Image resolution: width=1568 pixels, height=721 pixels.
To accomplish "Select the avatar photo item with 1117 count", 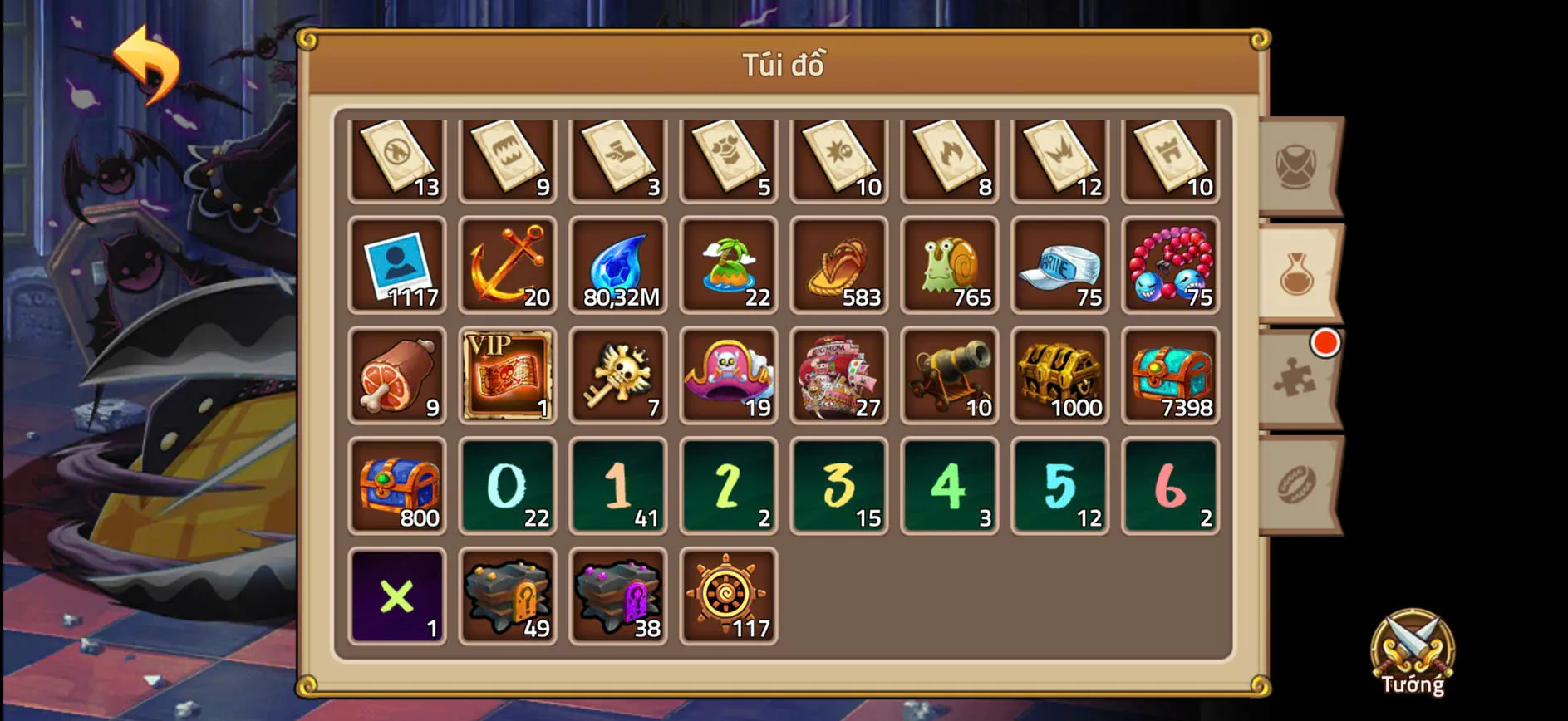I will 397,264.
